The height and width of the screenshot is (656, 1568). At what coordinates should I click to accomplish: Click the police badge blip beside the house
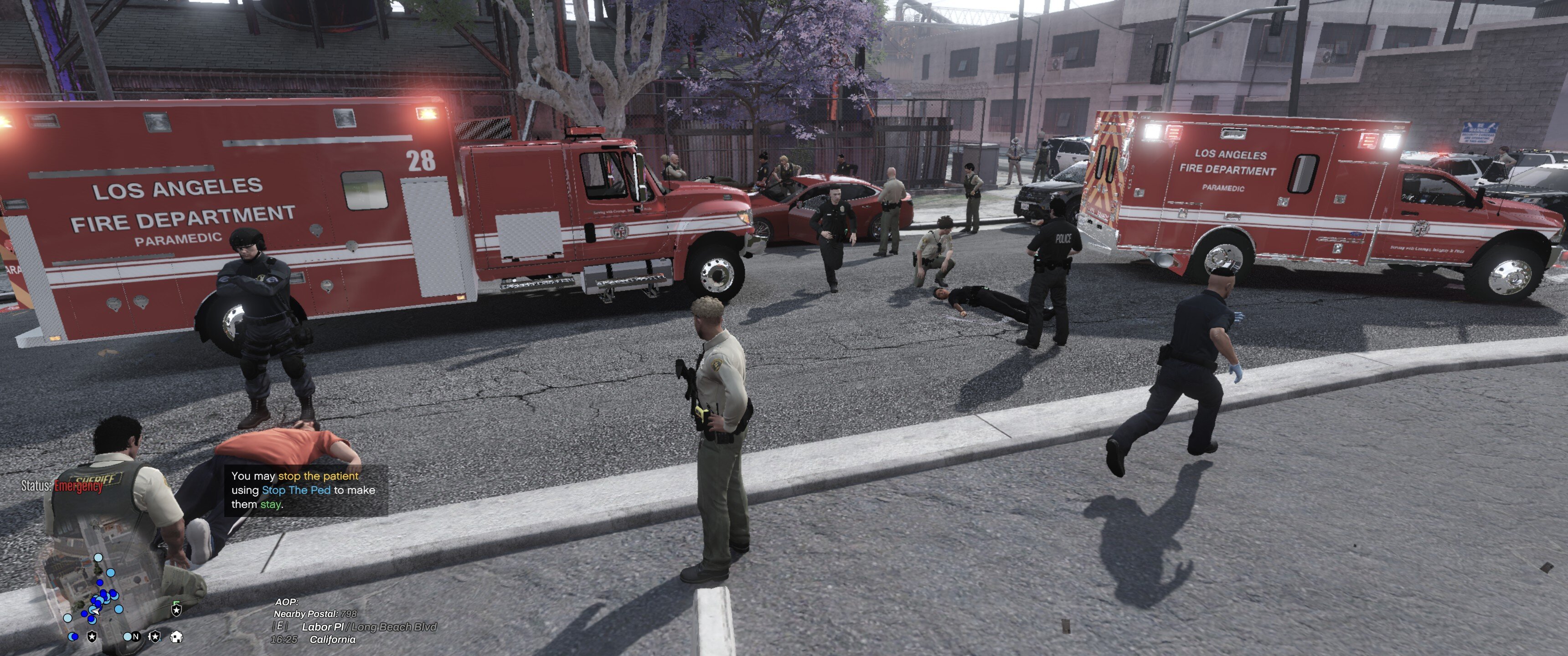click(155, 636)
